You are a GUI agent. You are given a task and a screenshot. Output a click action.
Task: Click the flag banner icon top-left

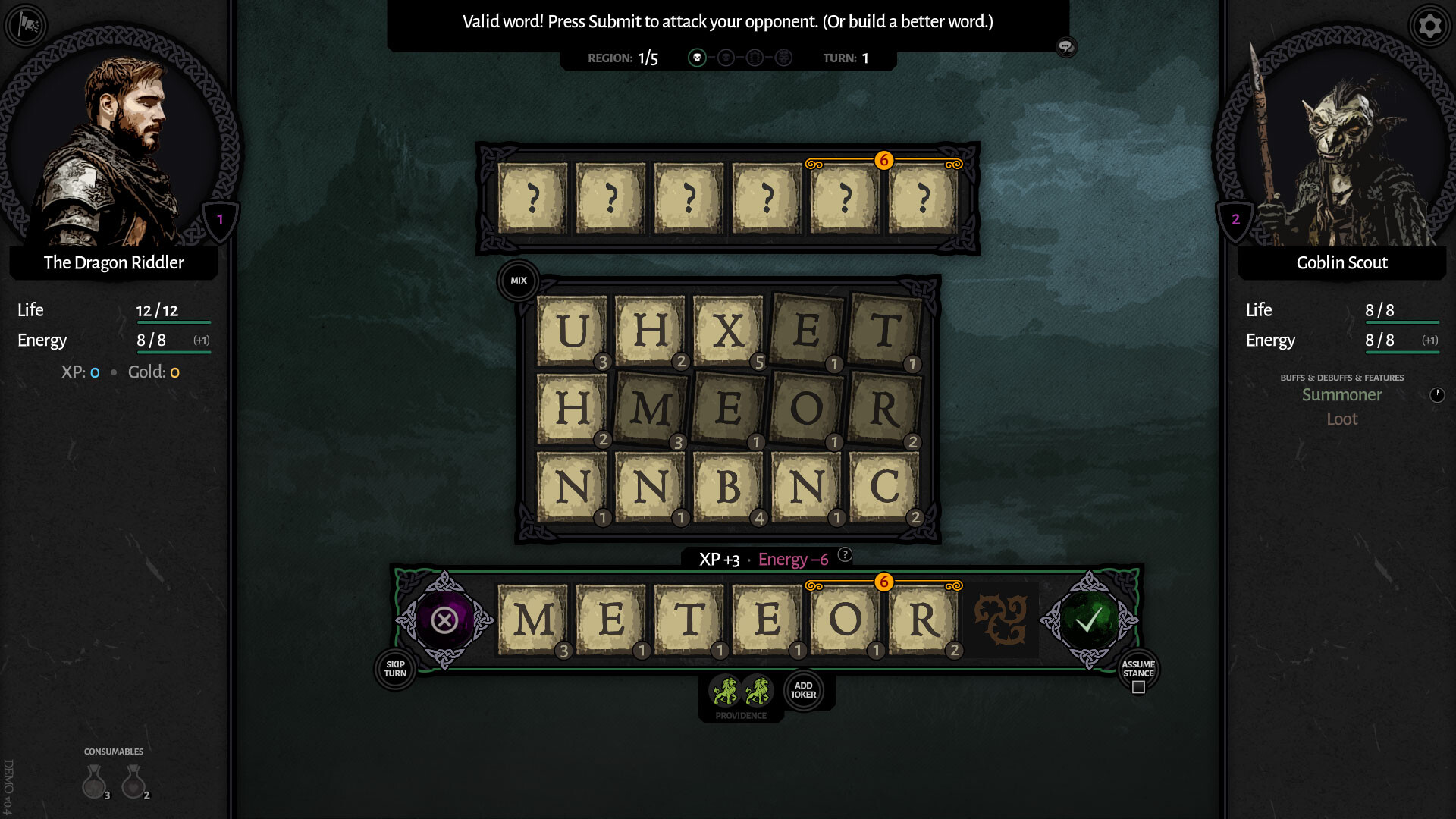(x=27, y=25)
